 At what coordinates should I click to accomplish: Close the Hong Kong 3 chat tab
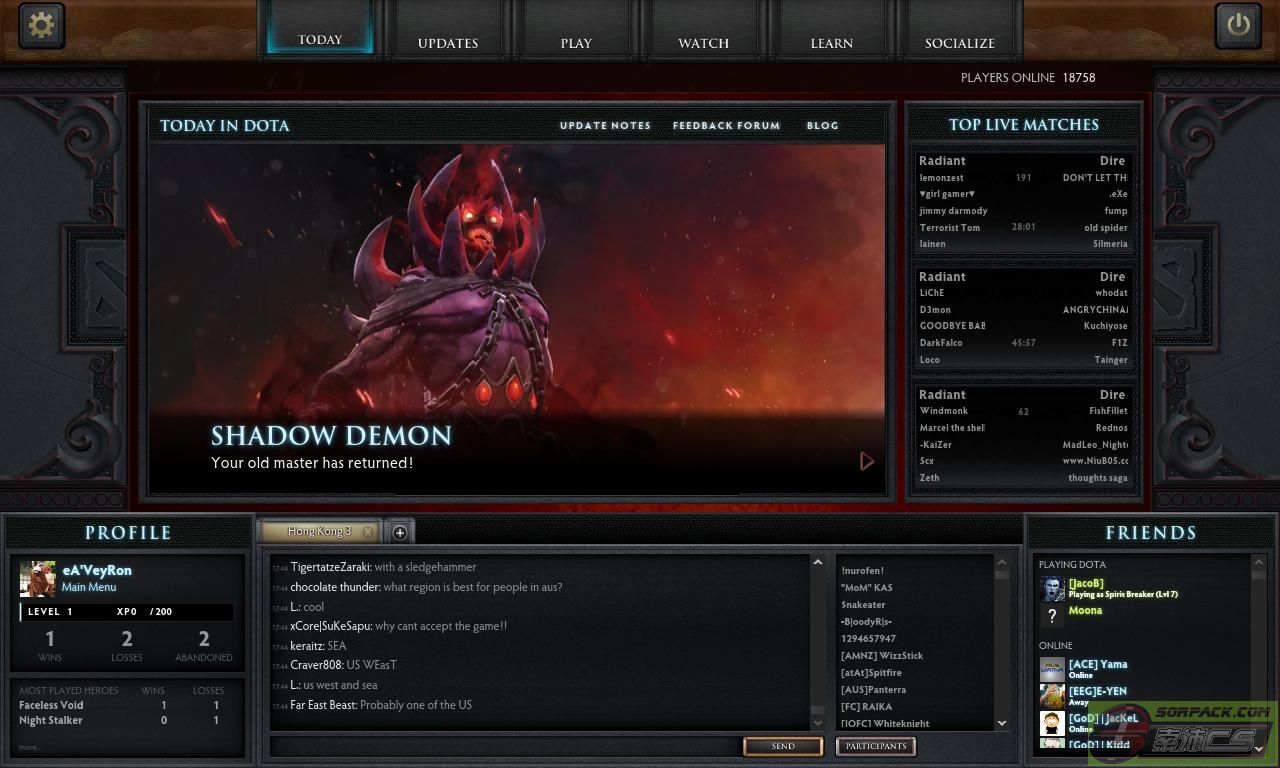[x=368, y=532]
